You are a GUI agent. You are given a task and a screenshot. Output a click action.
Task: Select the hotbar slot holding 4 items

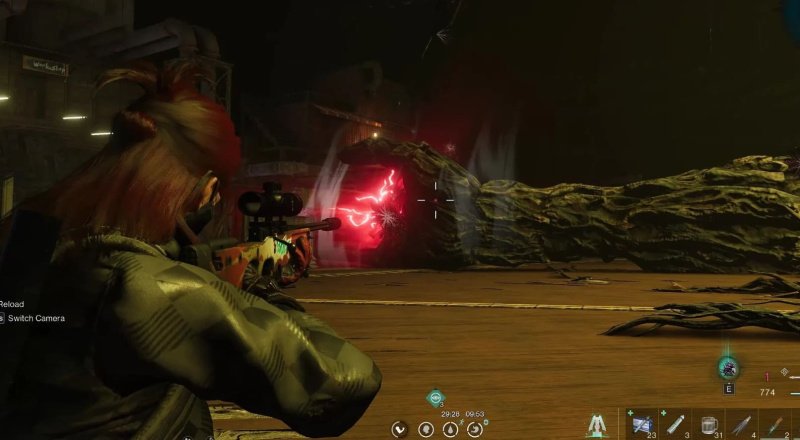click(x=742, y=425)
